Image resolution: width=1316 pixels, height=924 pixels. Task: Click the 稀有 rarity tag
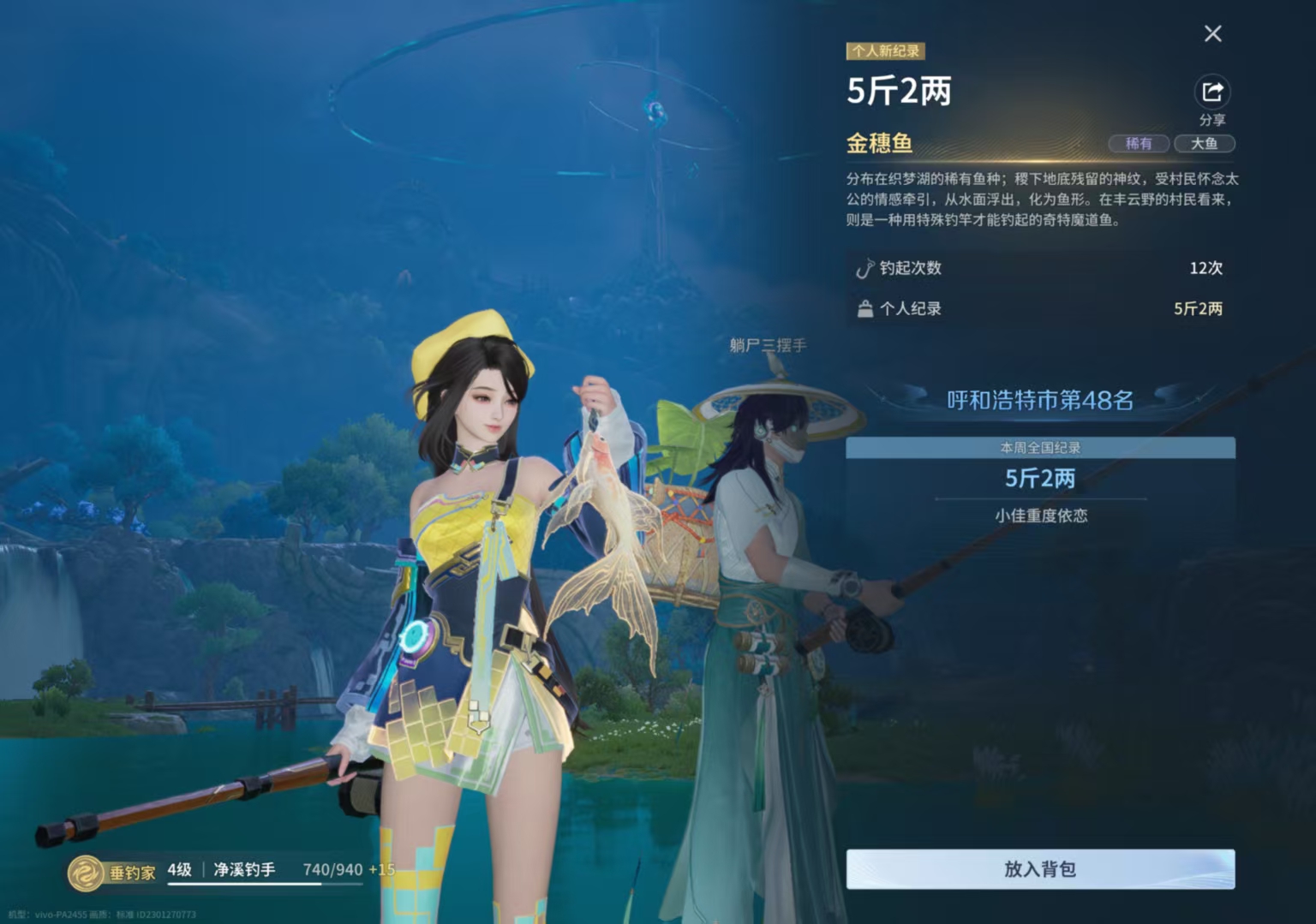tap(1139, 144)
